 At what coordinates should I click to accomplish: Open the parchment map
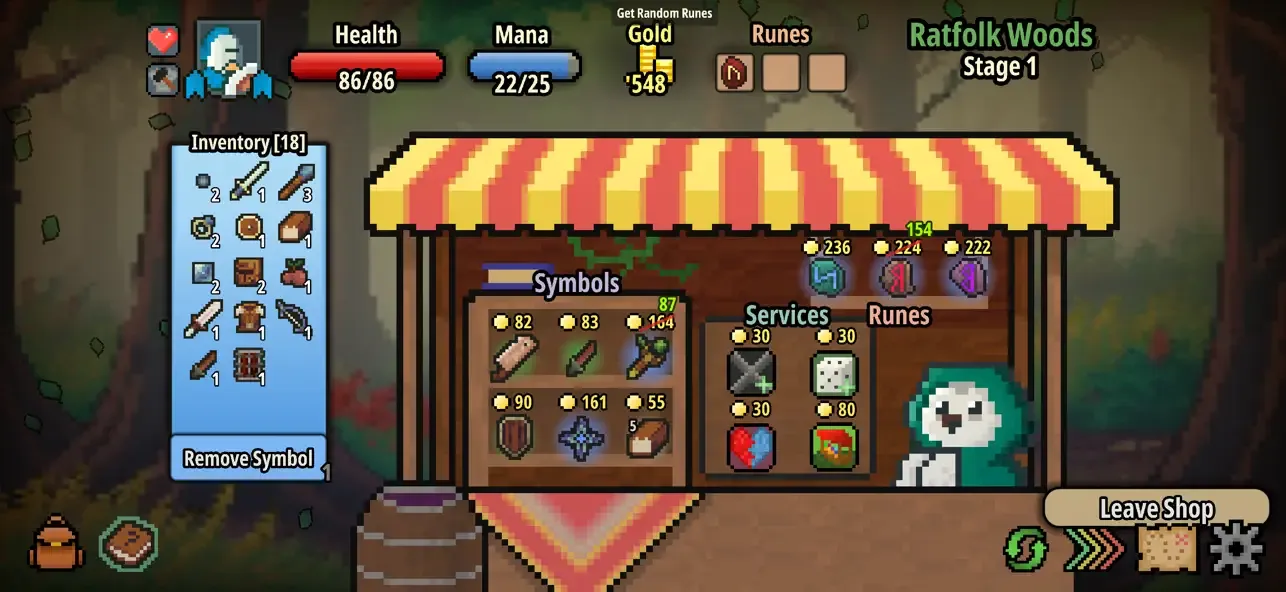tap(1167, 548)
